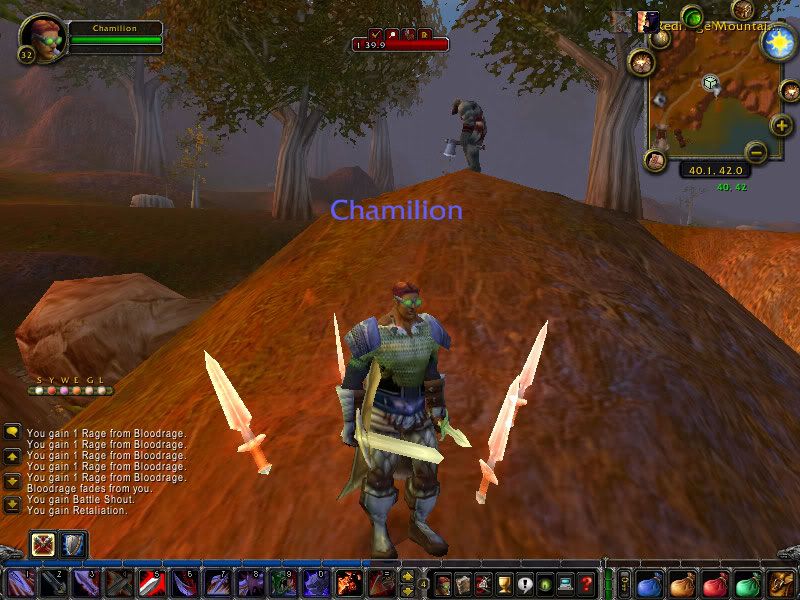Click the minimap's zoom-in plus button
Viewport: 800px width, 600px height.
tap(781, 126)
